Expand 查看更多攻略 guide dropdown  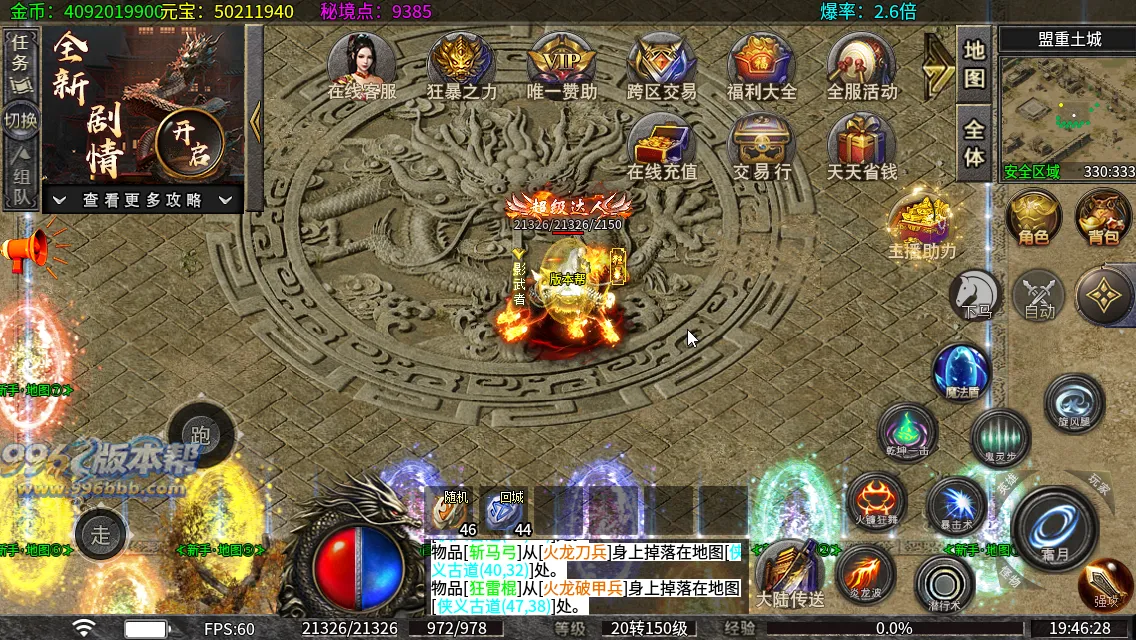[x=143, y=200]
